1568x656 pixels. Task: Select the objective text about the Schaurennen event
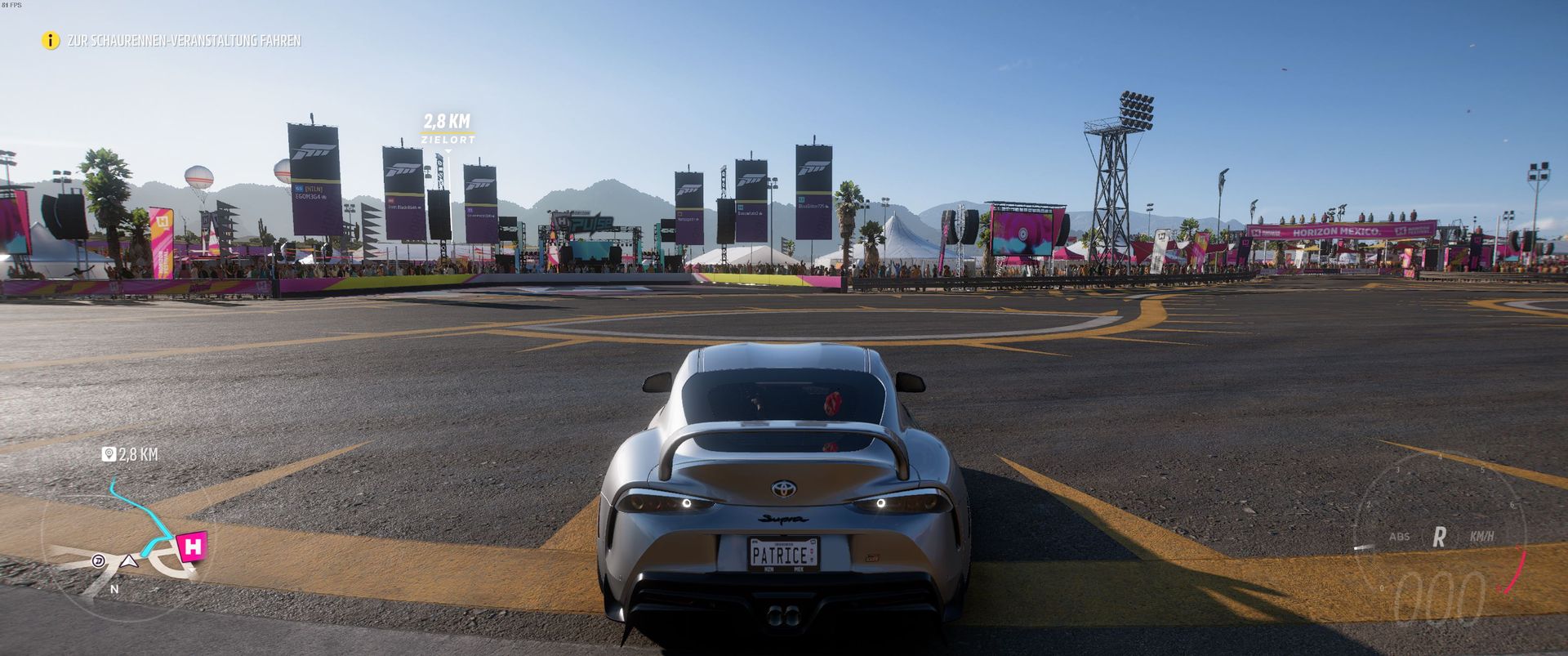[184, 41]
